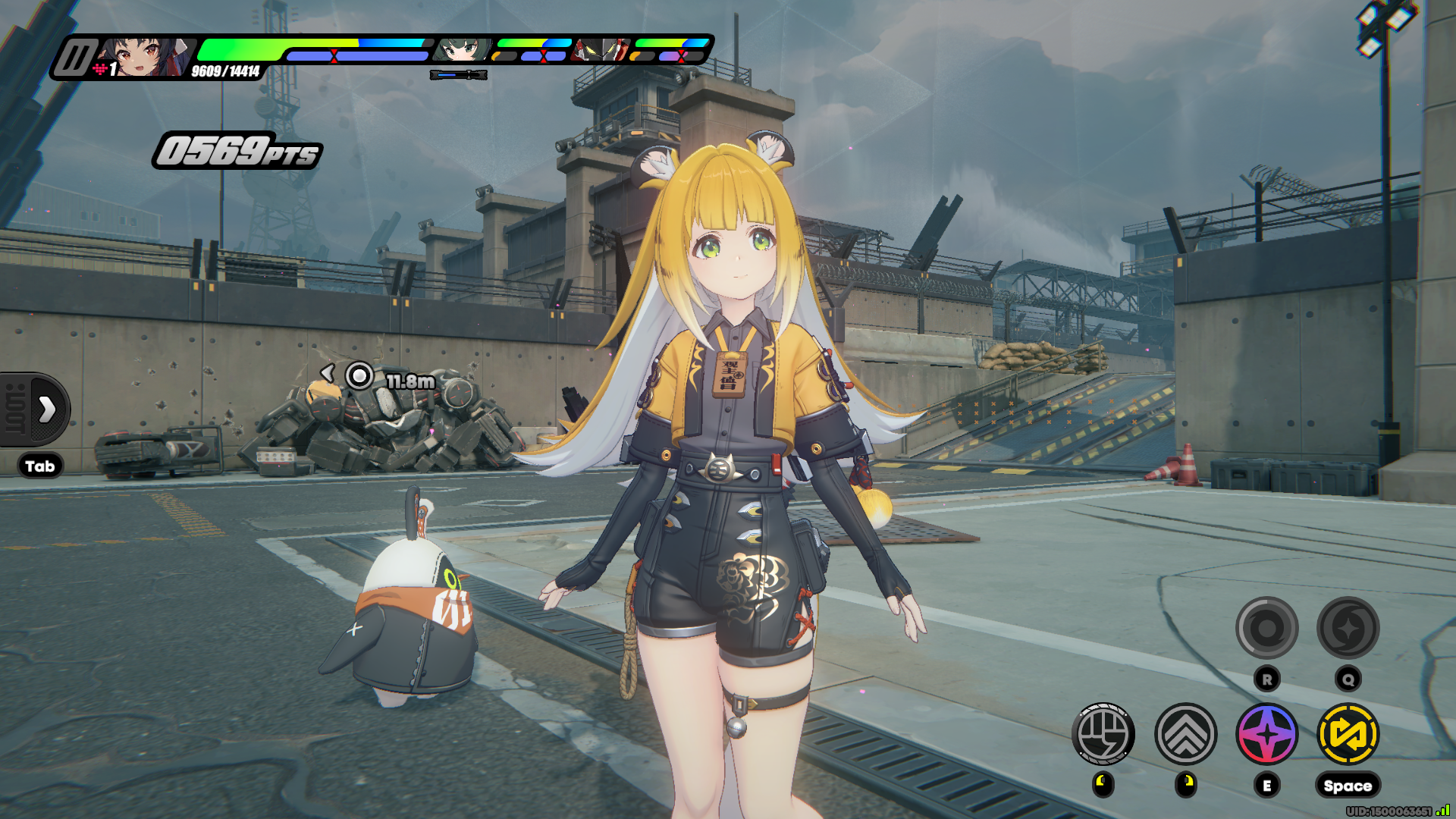Activate the greyed-out ring ultimate icon
This screenshot has height=819, width=1456.
click(x=1267, y=628)
